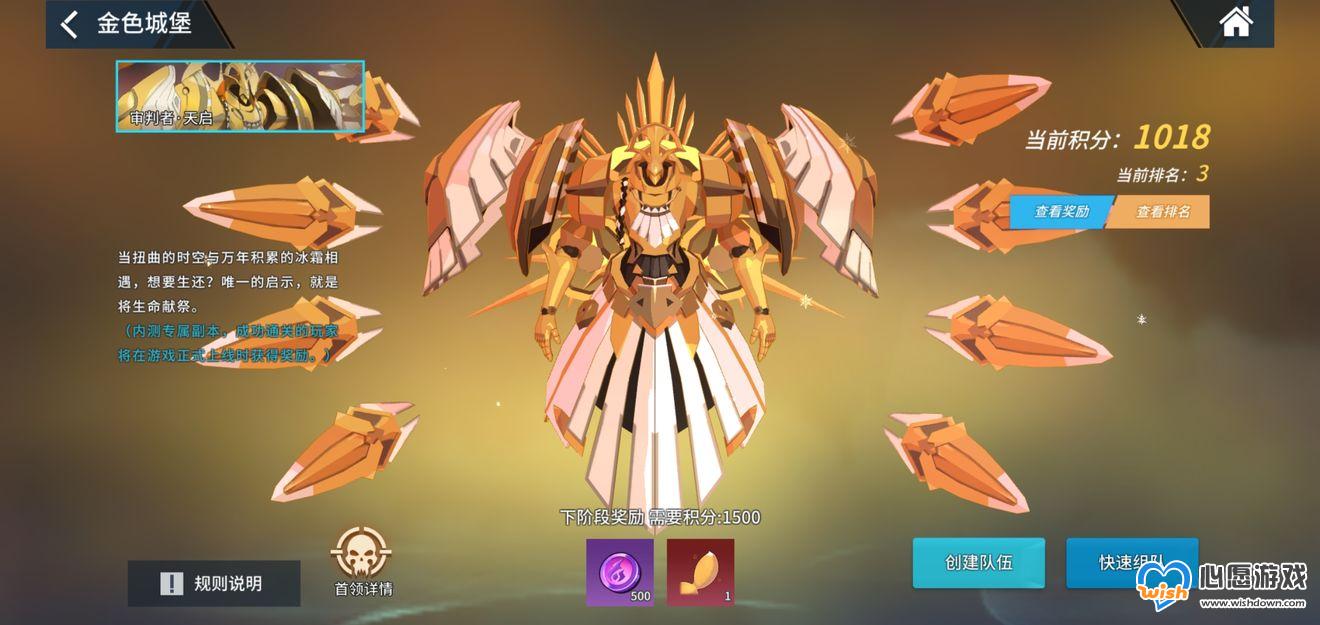Return to the home screen
This screenshot has height=625, width=1320.
pos(1235,22)
